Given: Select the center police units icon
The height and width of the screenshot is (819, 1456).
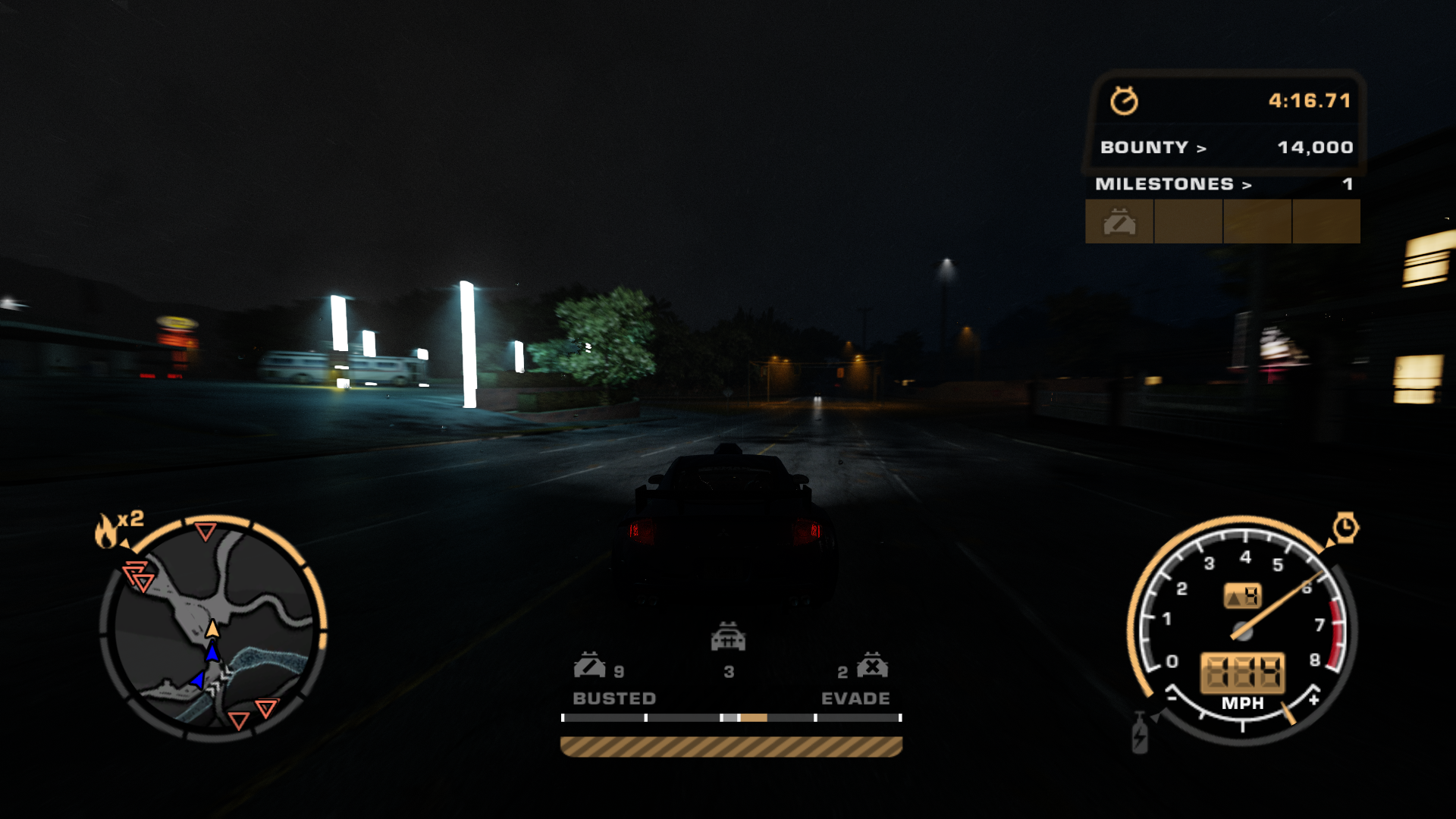Looking at the screenshot, I should [x=728, y=637].
